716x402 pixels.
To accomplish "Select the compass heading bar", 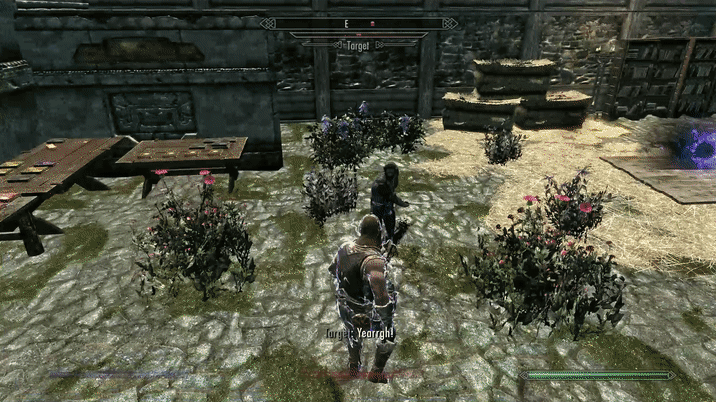I will point(358,22).
